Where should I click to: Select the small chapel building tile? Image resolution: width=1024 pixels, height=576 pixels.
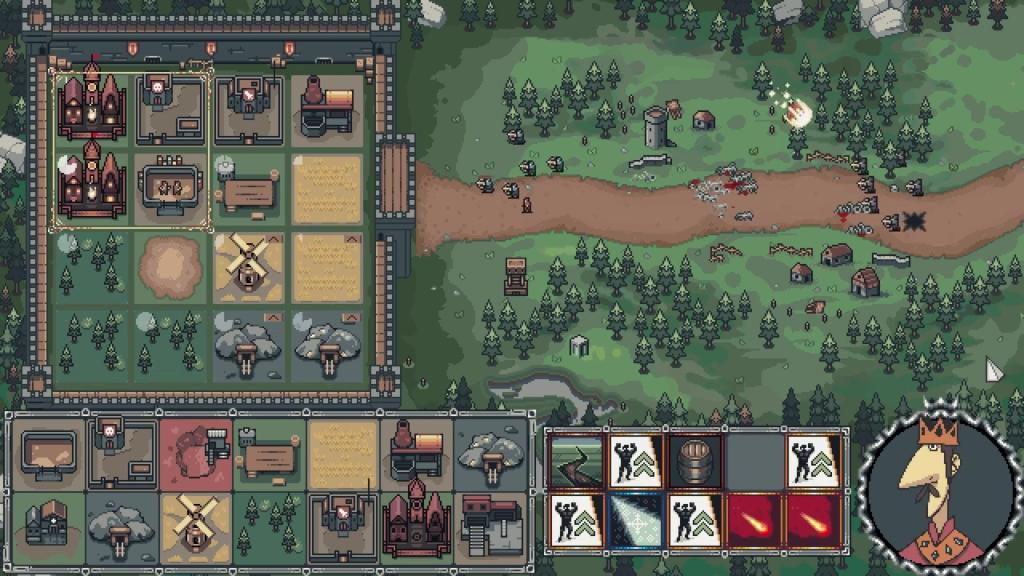click(49, 525)
